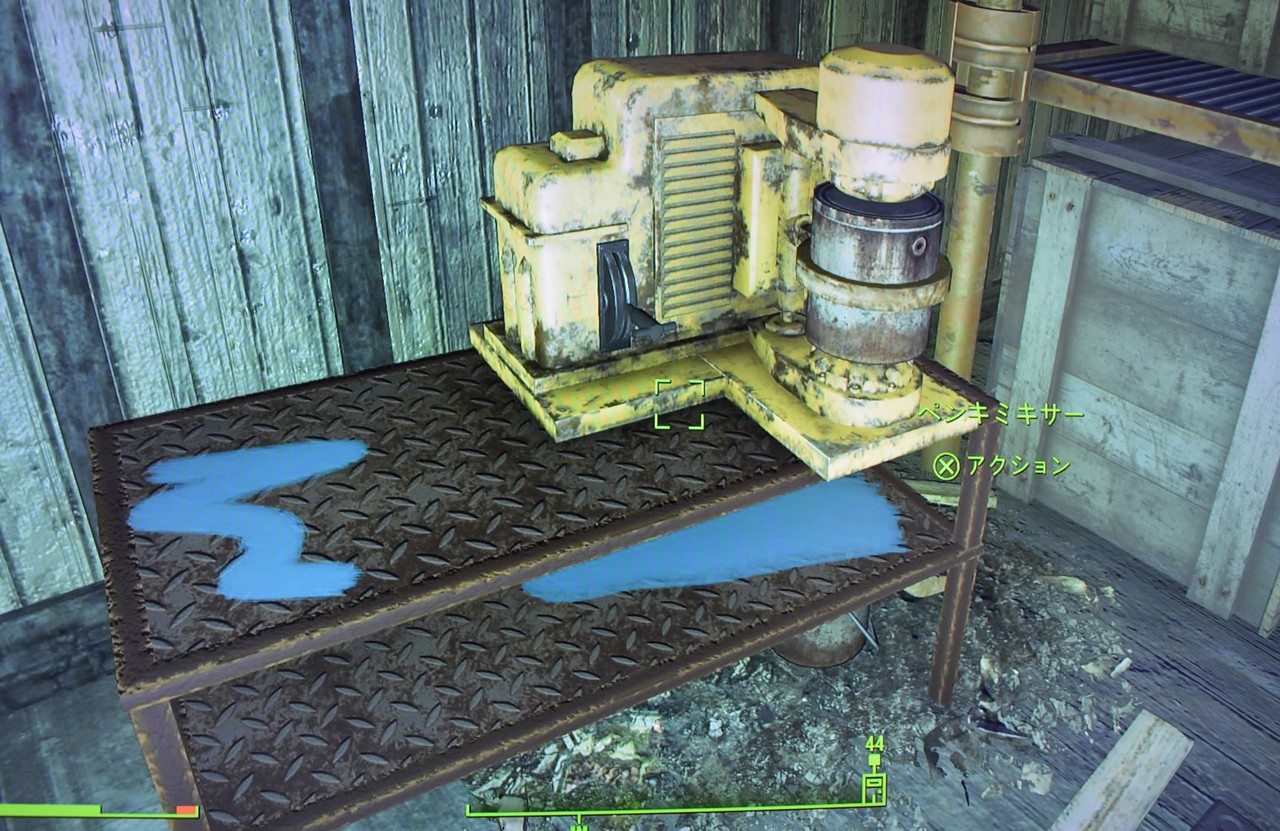1280x831 pixels.
Task: Click the small square atop the door marker
Action: tap(874, 758)
